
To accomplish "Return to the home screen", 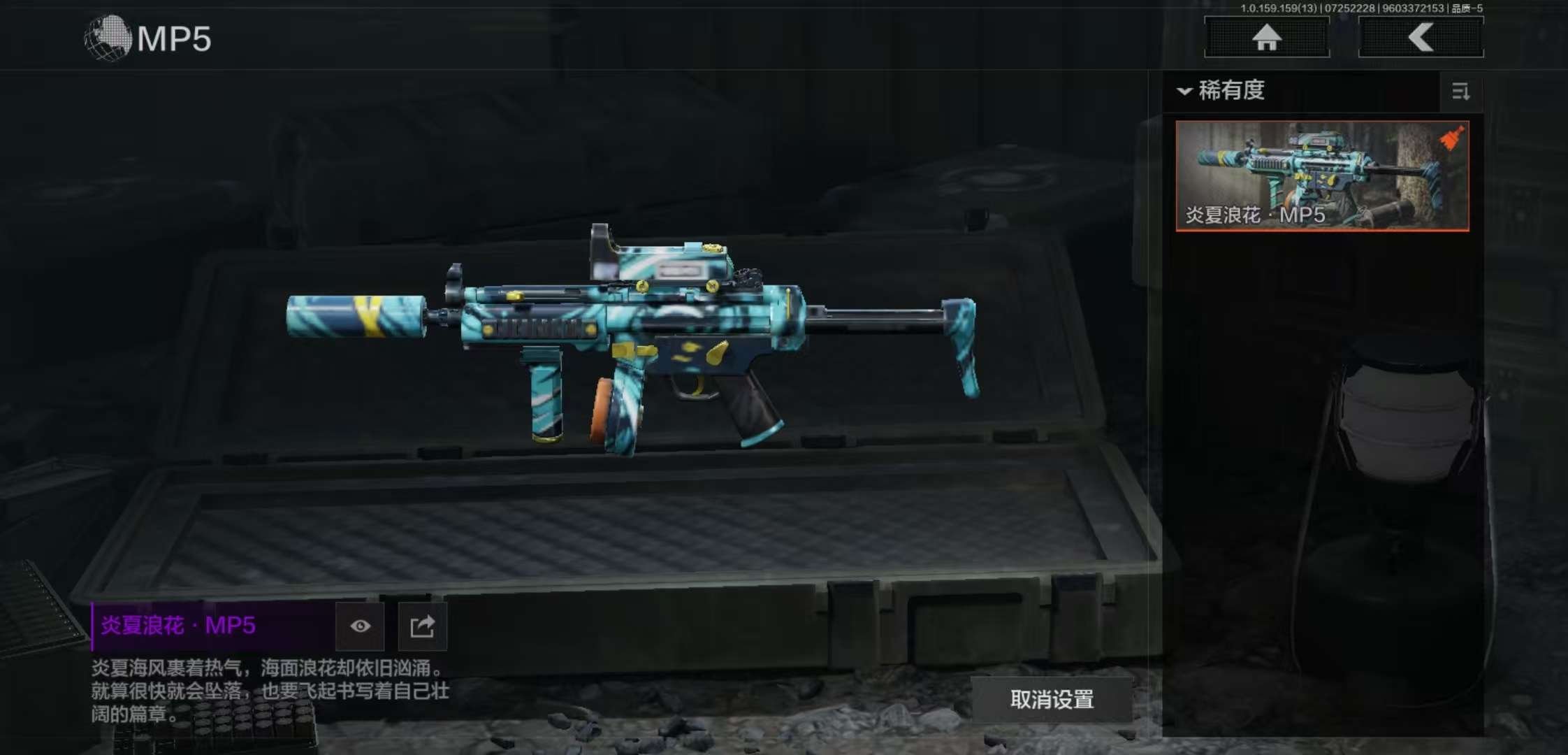I will coord(1266,37).
